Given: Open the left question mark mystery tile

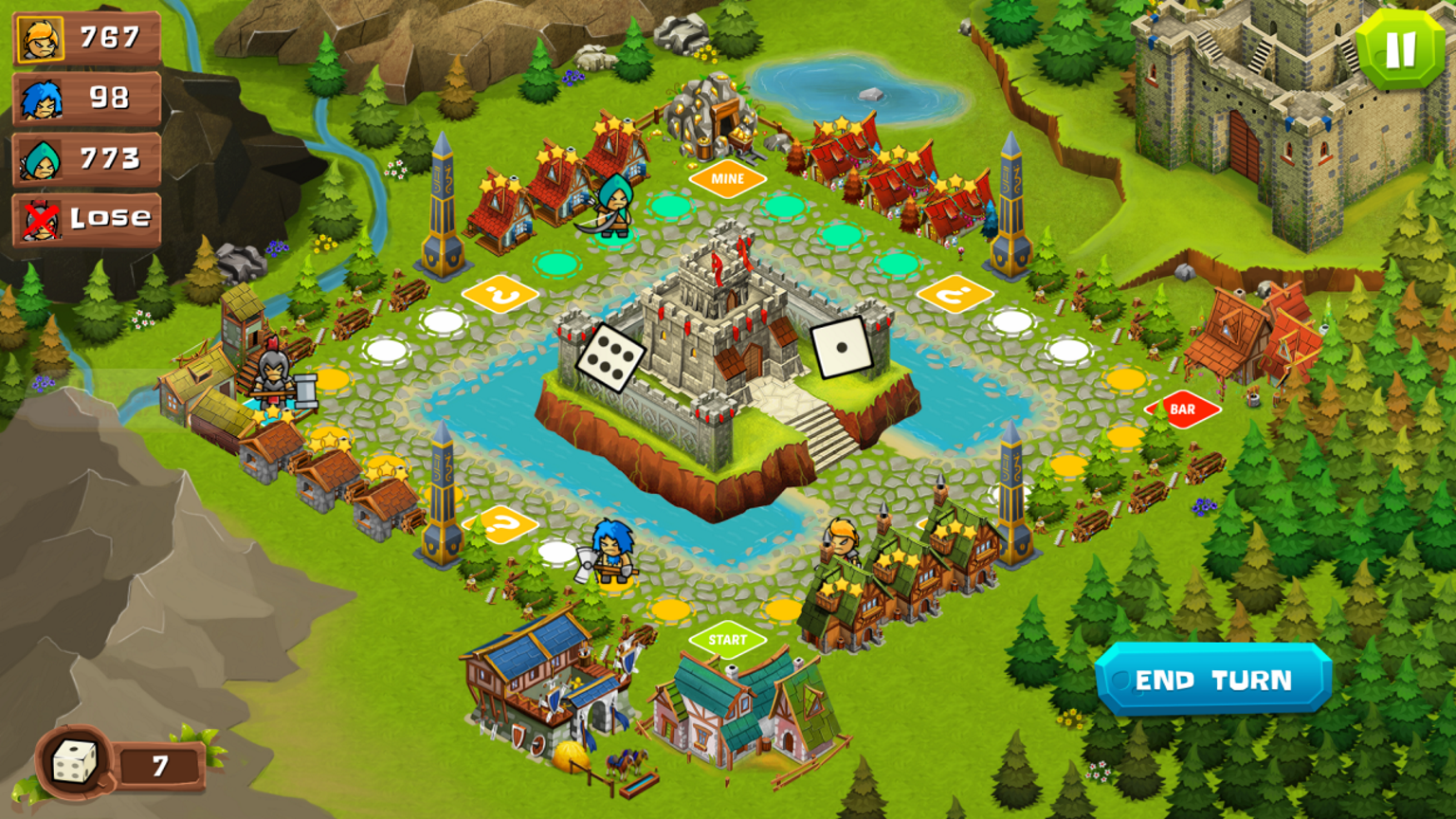Looking at the screenshot, I should click(x=500, y=294).
